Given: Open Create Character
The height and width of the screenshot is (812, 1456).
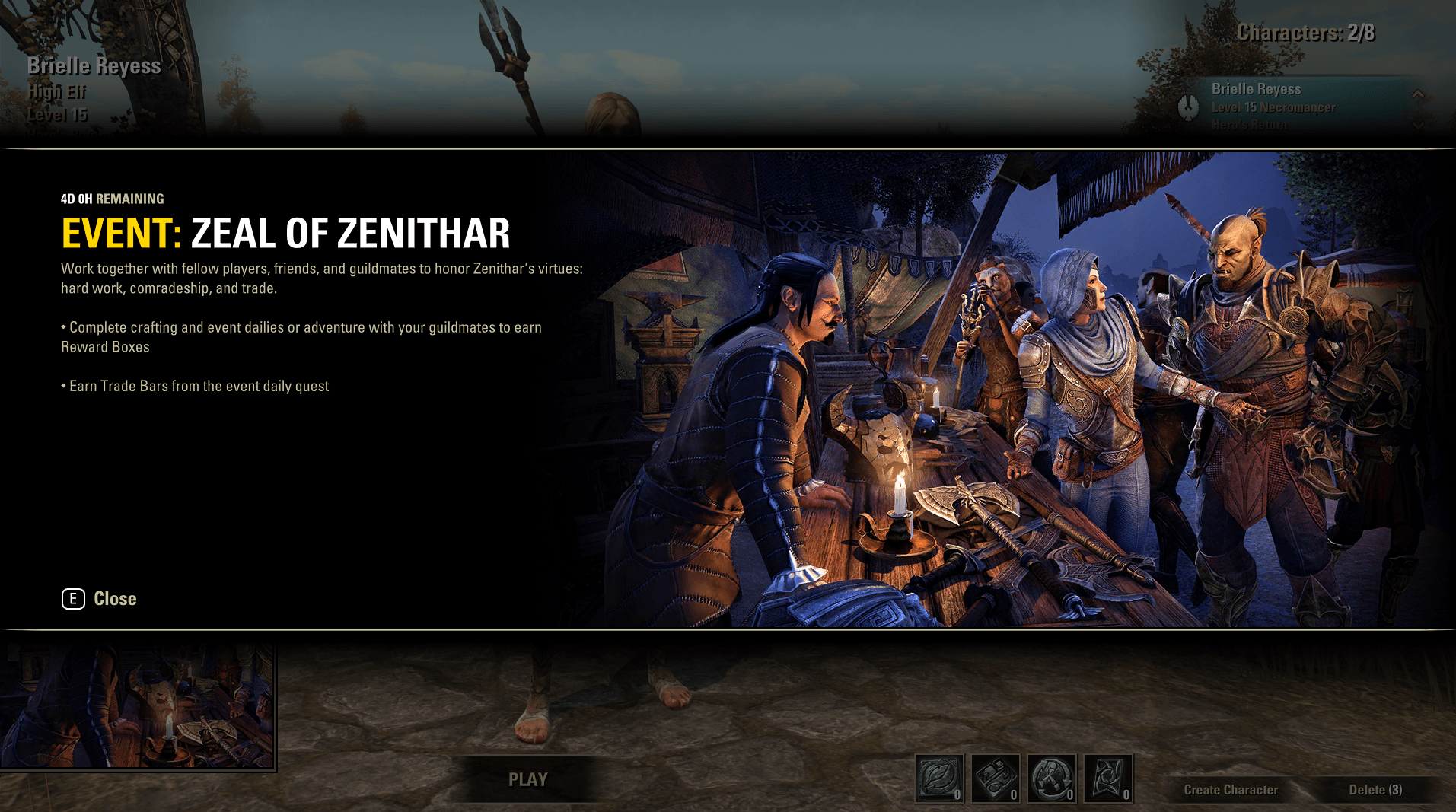Looking at the screenshot, I should coord(1231,790).
